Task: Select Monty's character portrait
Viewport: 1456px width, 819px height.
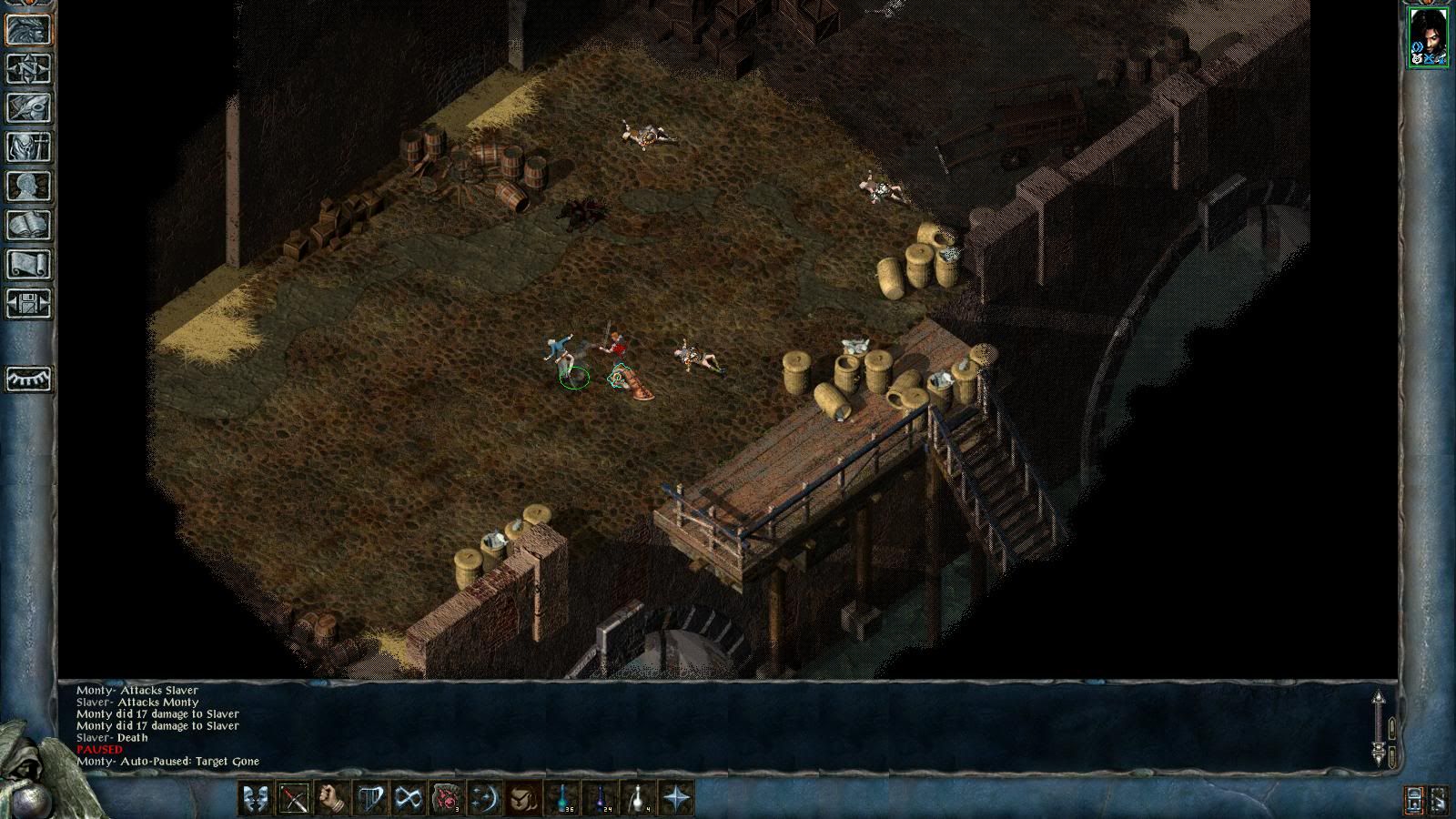Action: (x=1427, y=36)
